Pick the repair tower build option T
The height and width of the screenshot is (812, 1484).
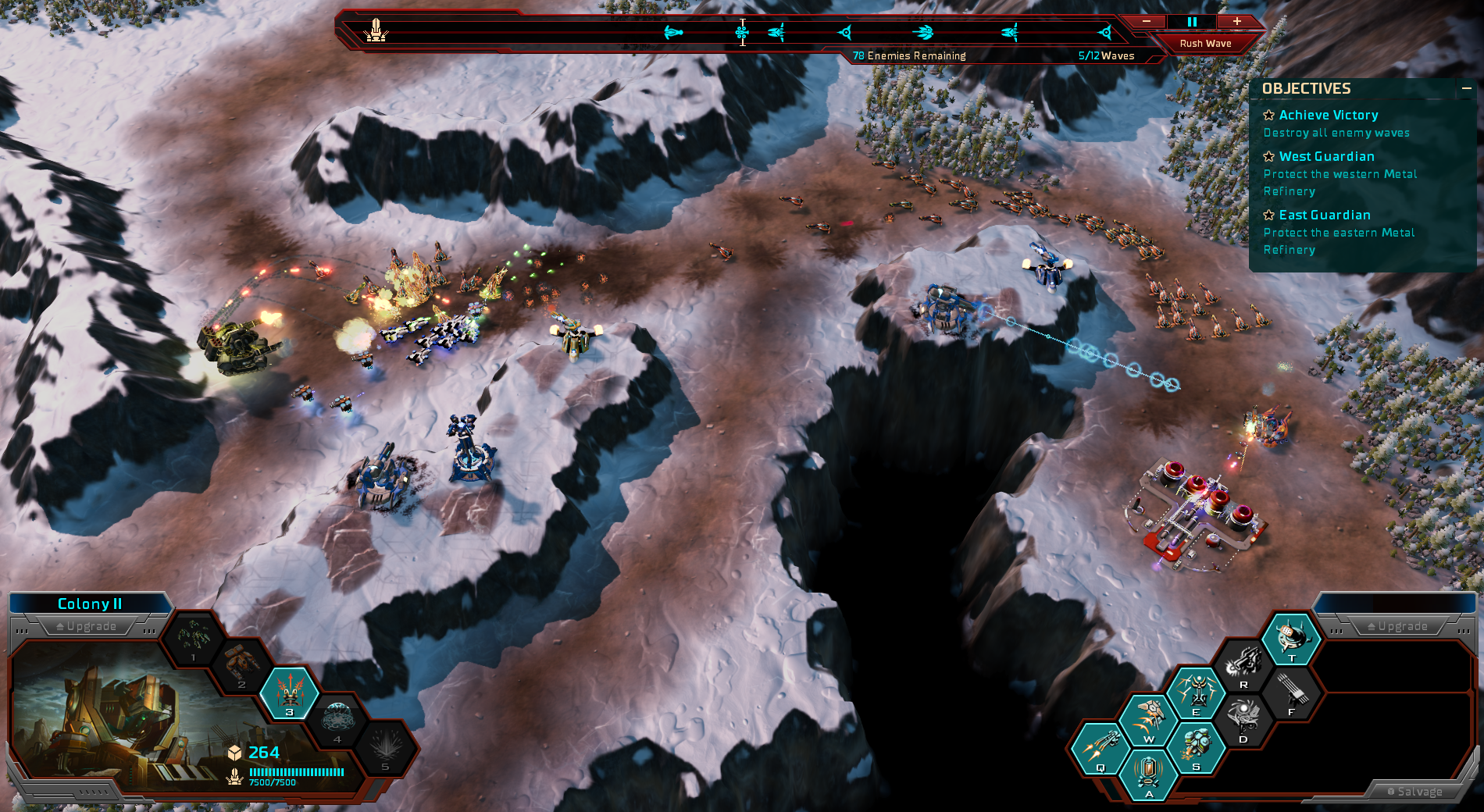(x=1292, y=638)
